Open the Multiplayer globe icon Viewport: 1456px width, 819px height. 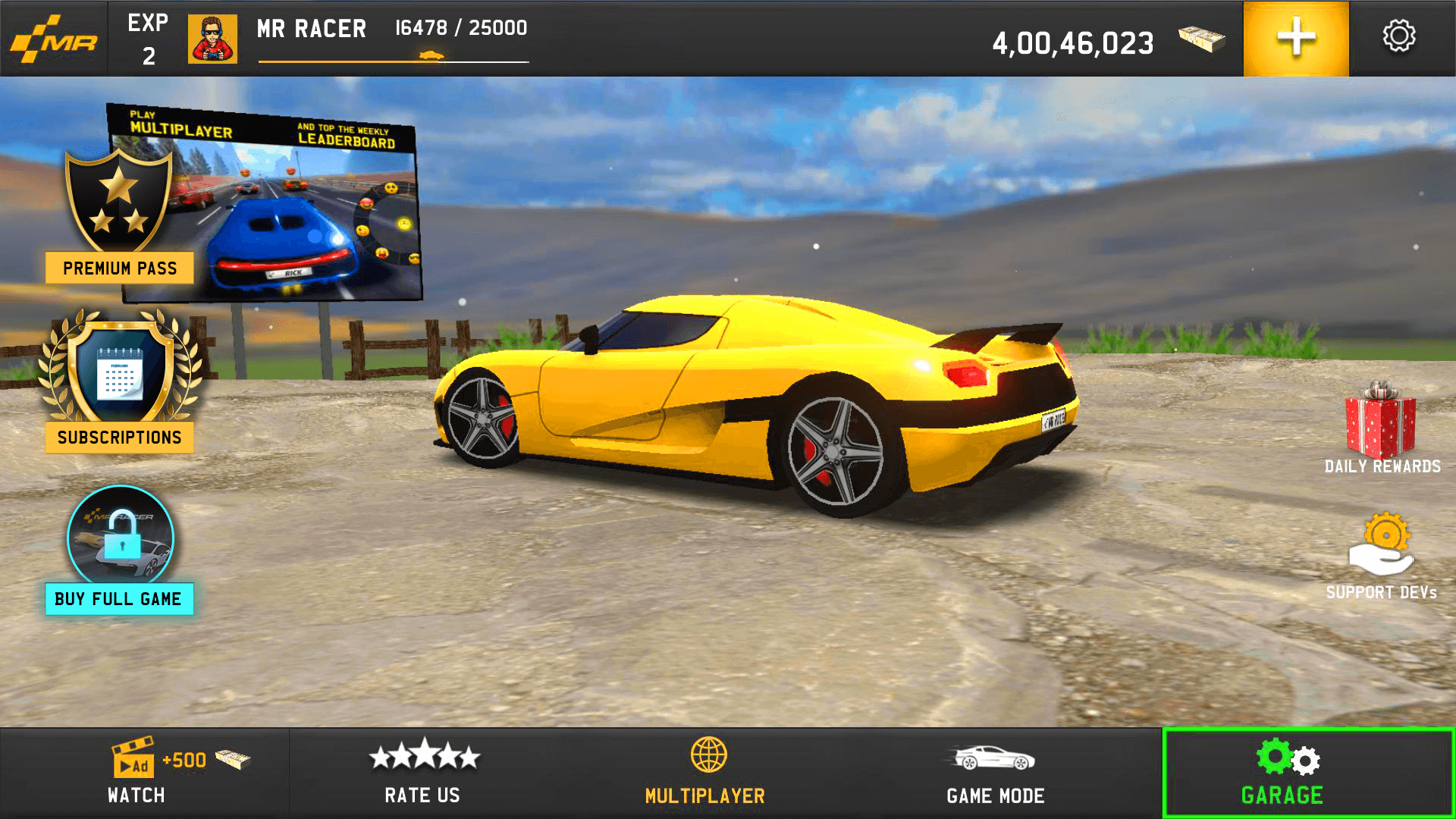(709, 757)
